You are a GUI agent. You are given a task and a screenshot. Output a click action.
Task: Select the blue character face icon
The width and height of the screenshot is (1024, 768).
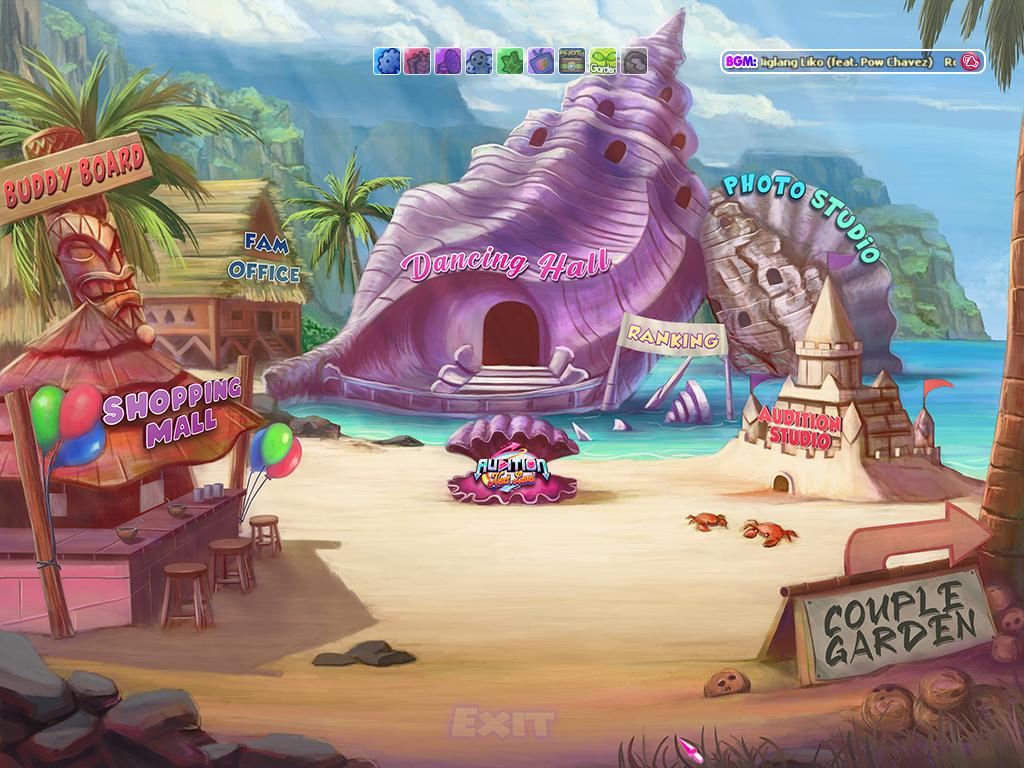[x=479, y=61]
